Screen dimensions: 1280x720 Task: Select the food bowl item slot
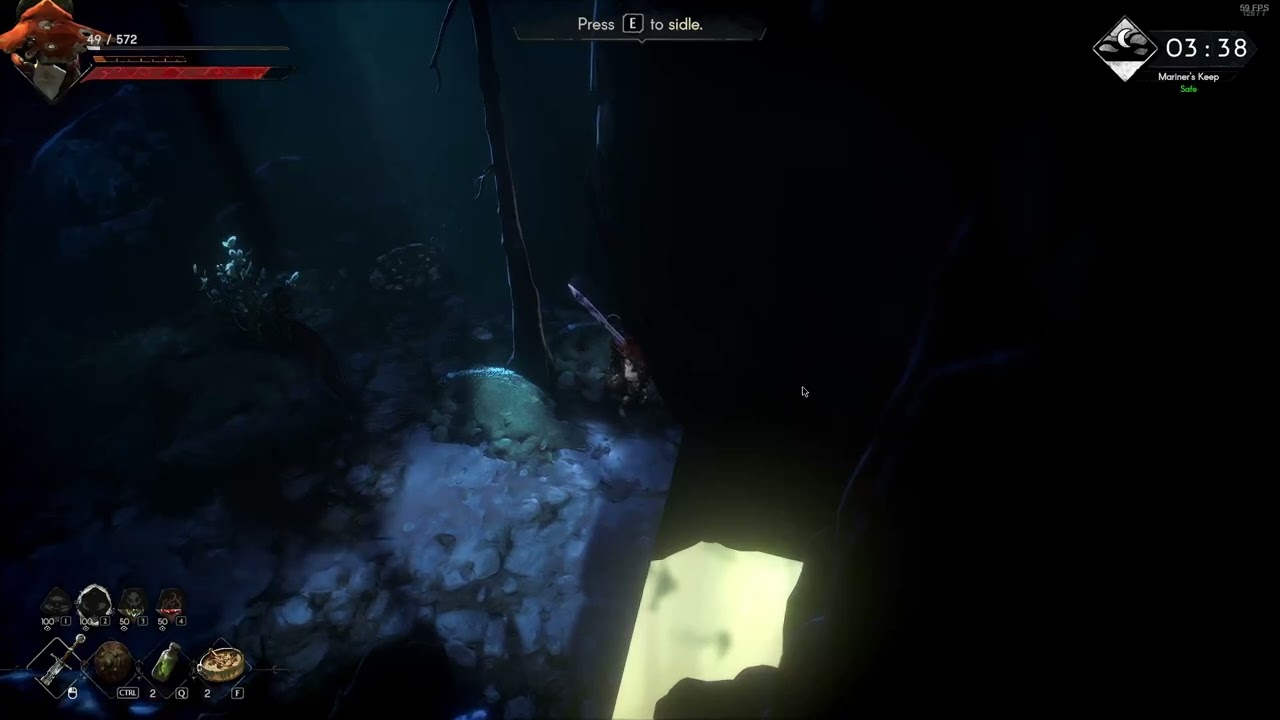[x=221, y=662]
